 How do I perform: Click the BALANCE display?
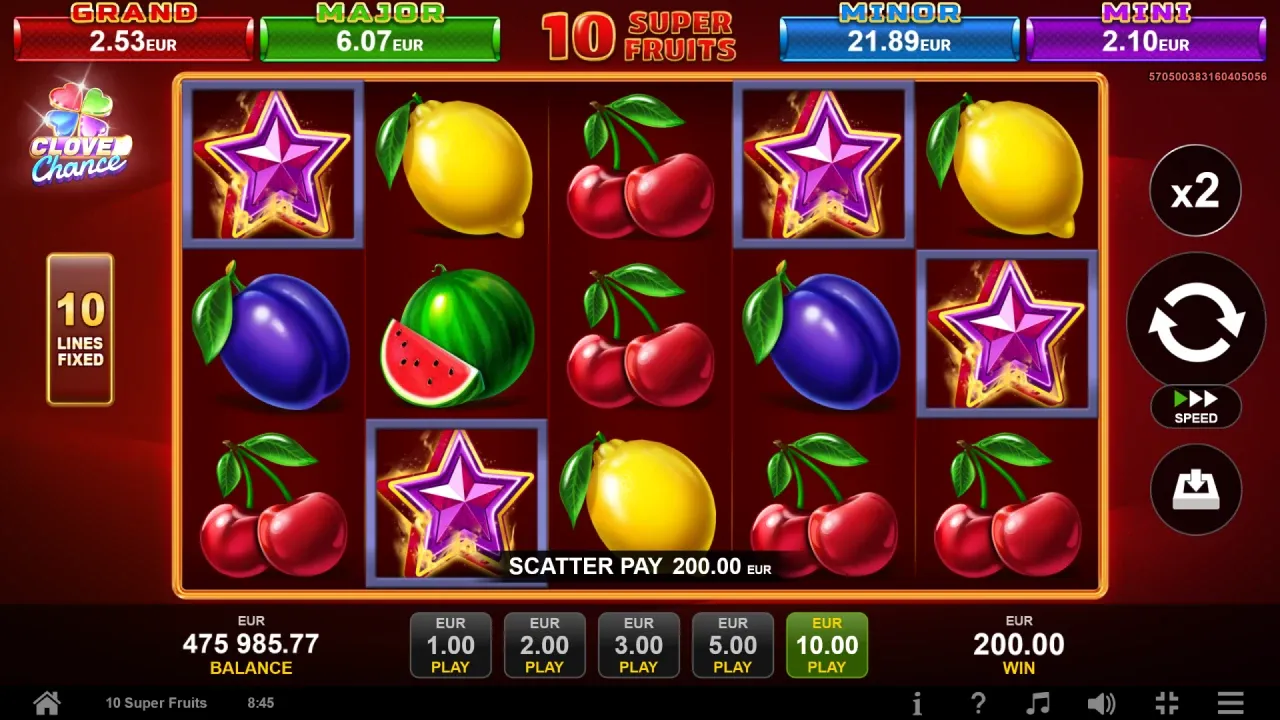(252, 645)
